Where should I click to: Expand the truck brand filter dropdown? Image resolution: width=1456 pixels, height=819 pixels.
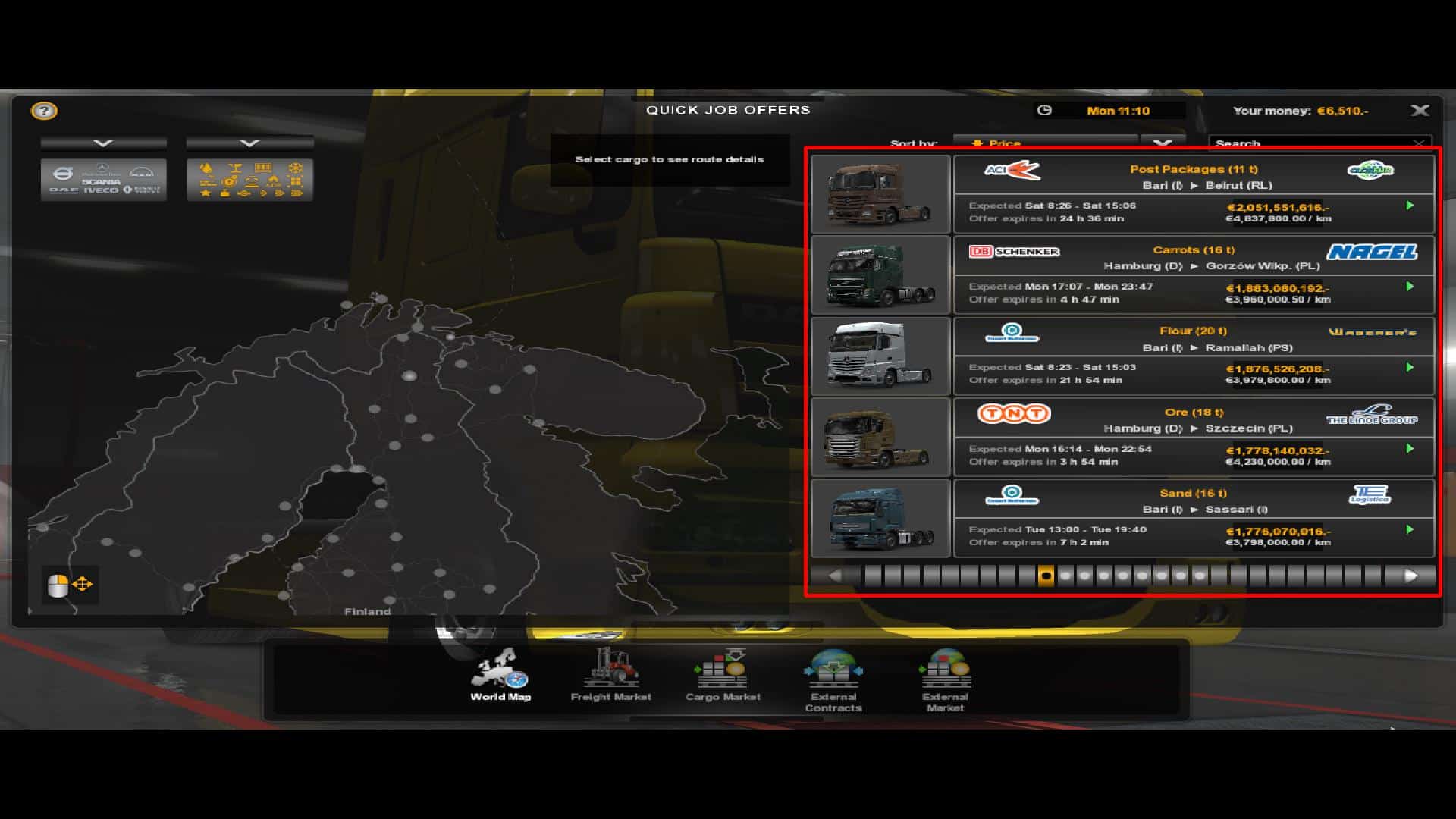(105, 143)
